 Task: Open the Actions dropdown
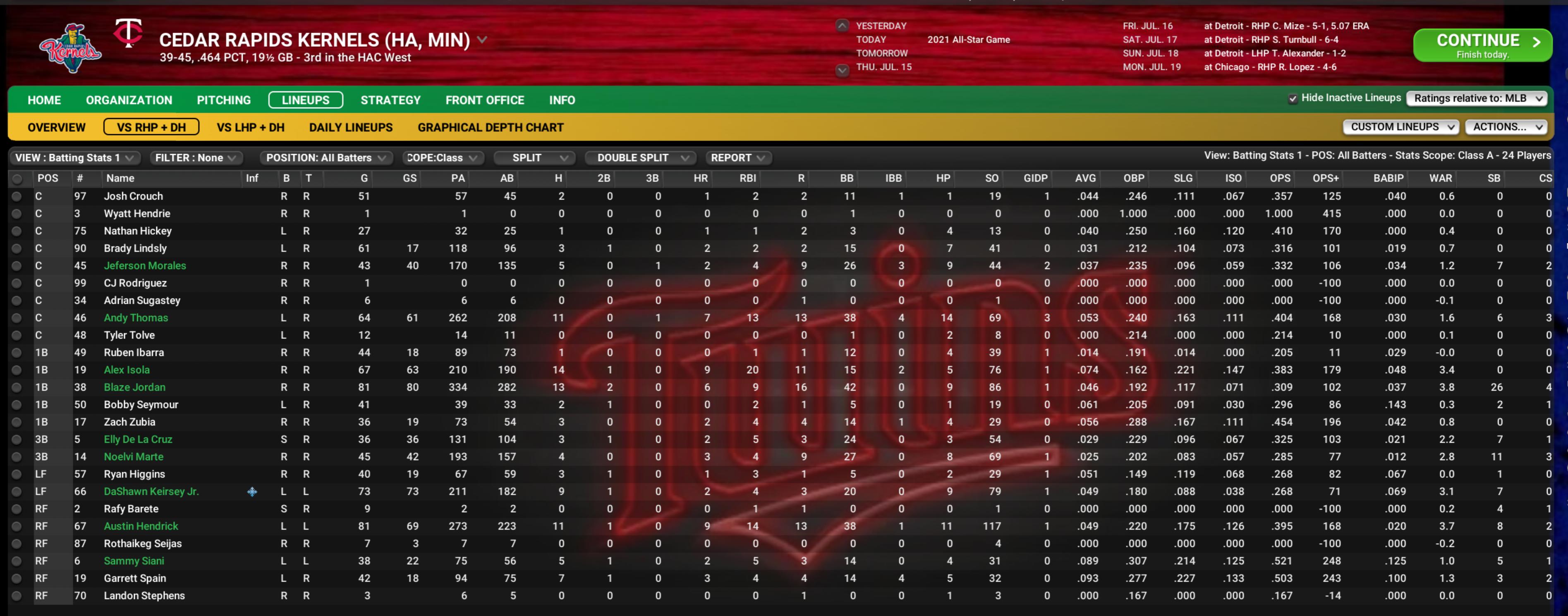click(1506, 127)
